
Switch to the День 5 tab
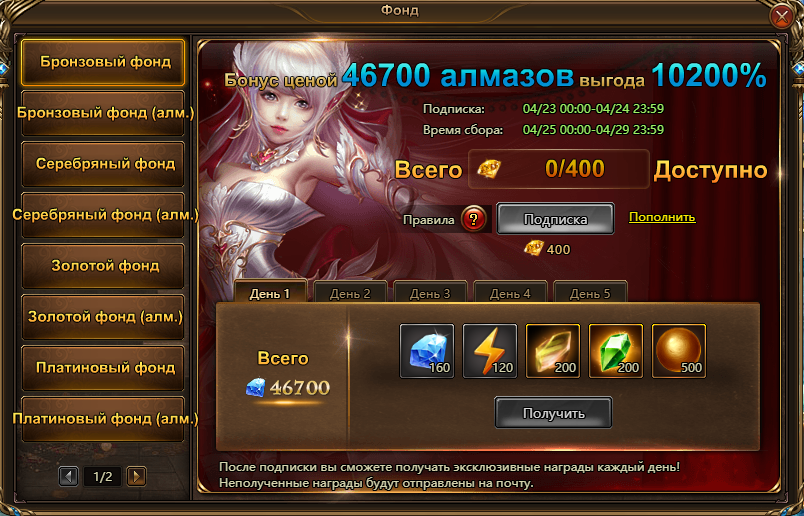[590, 293]
